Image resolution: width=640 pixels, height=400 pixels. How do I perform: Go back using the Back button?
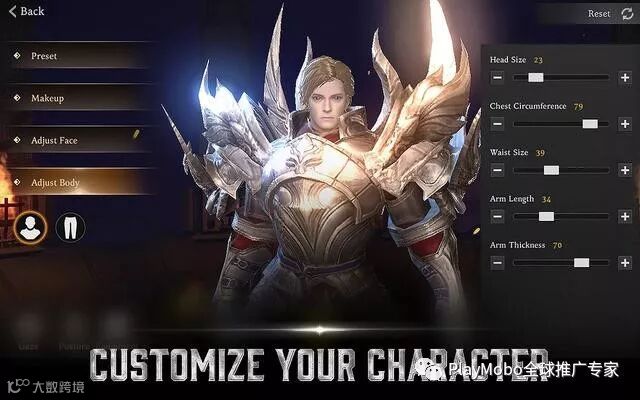(x=26, y=12)
